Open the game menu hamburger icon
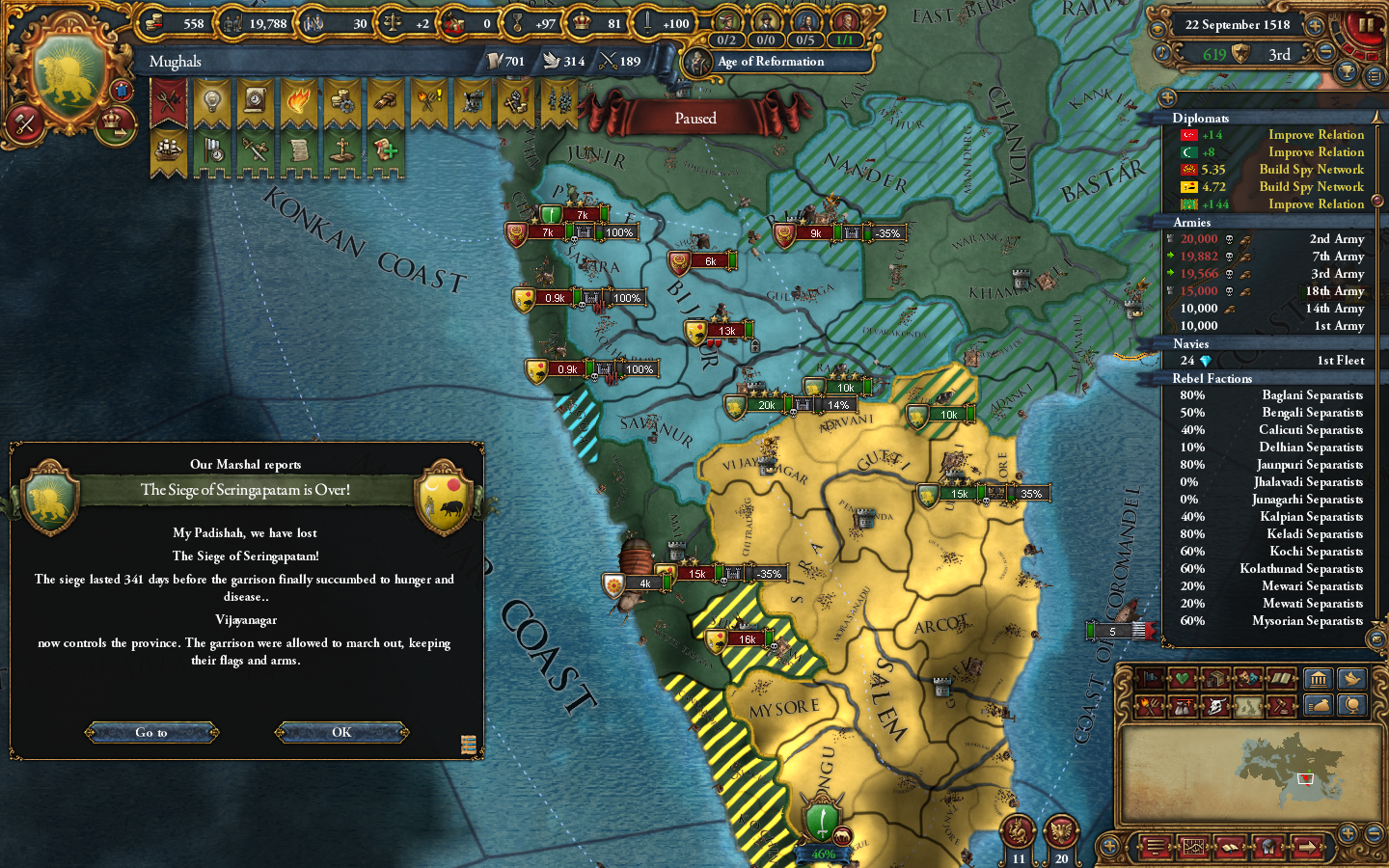The image size is (1389, 868). pos(1155,847)
